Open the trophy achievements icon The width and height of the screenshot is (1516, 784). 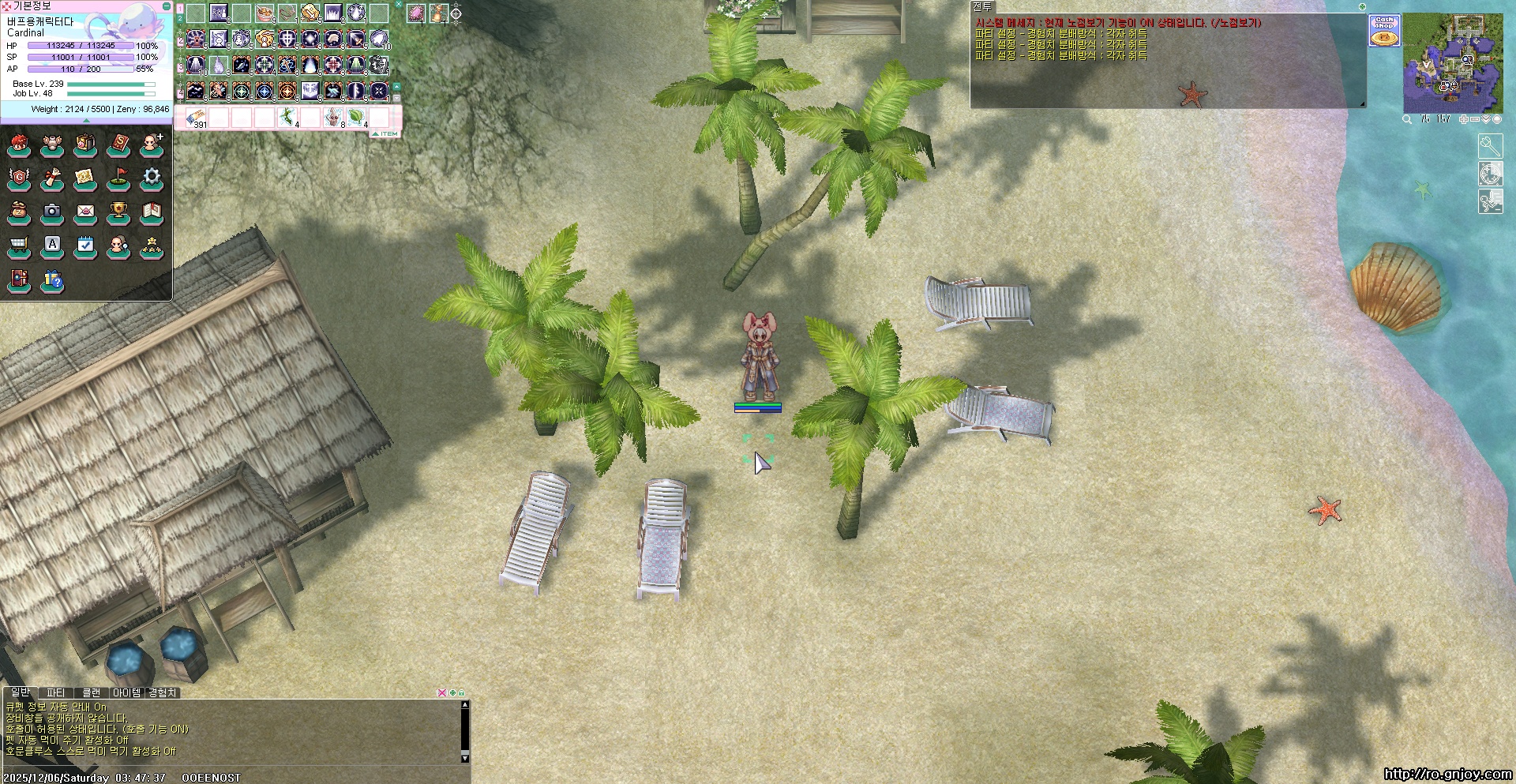(118, 212)
